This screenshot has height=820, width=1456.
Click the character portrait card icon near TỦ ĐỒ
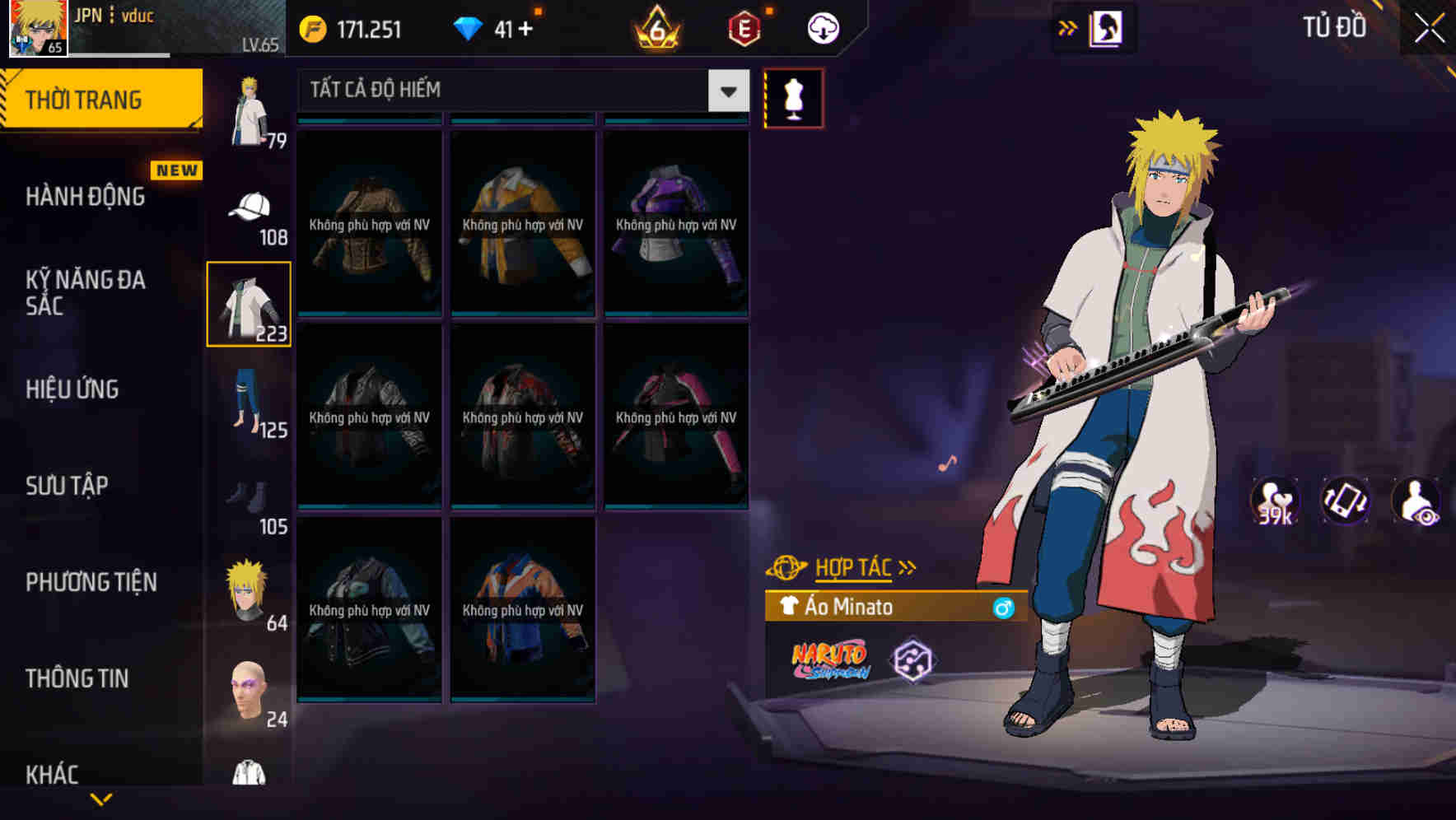1104,27
